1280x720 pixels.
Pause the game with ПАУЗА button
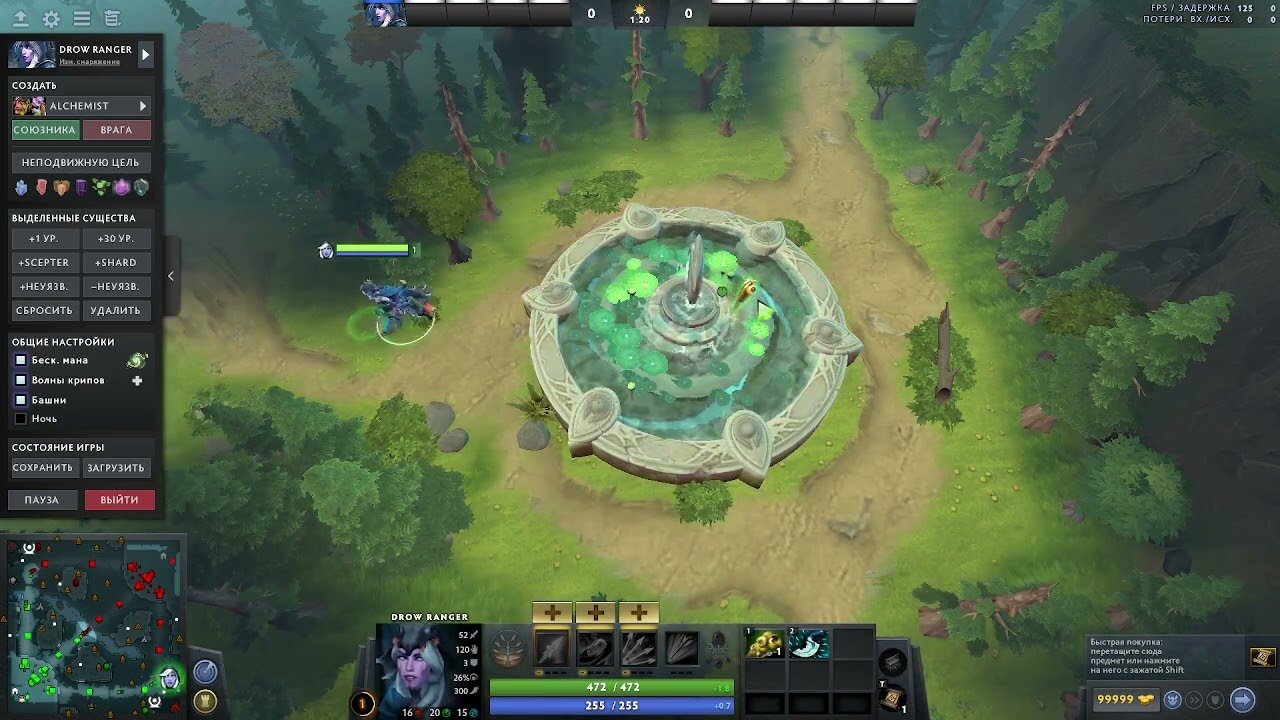coord(42,500)
